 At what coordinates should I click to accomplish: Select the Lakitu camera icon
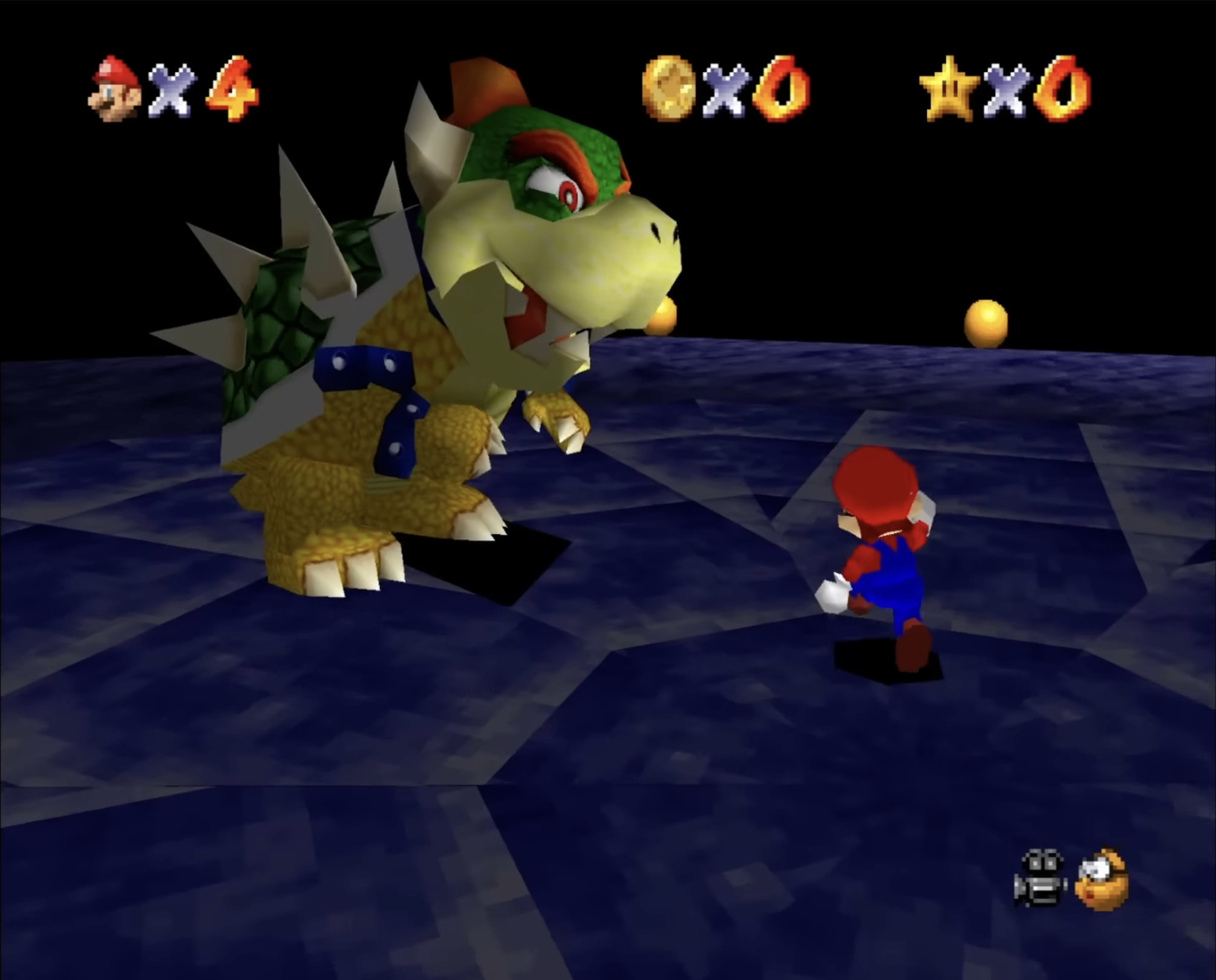click(1101, 879)
